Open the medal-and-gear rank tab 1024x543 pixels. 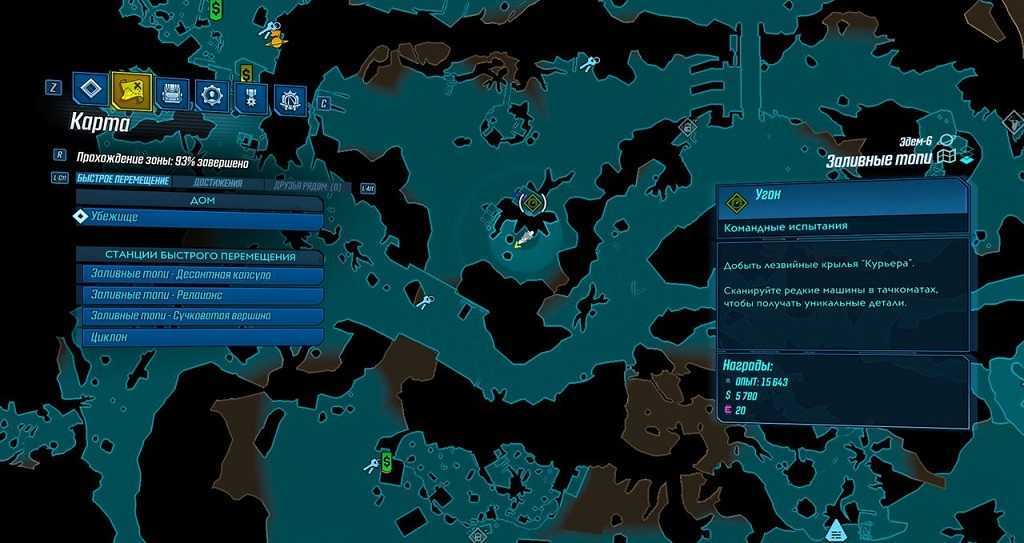click(x=250, y=98)
